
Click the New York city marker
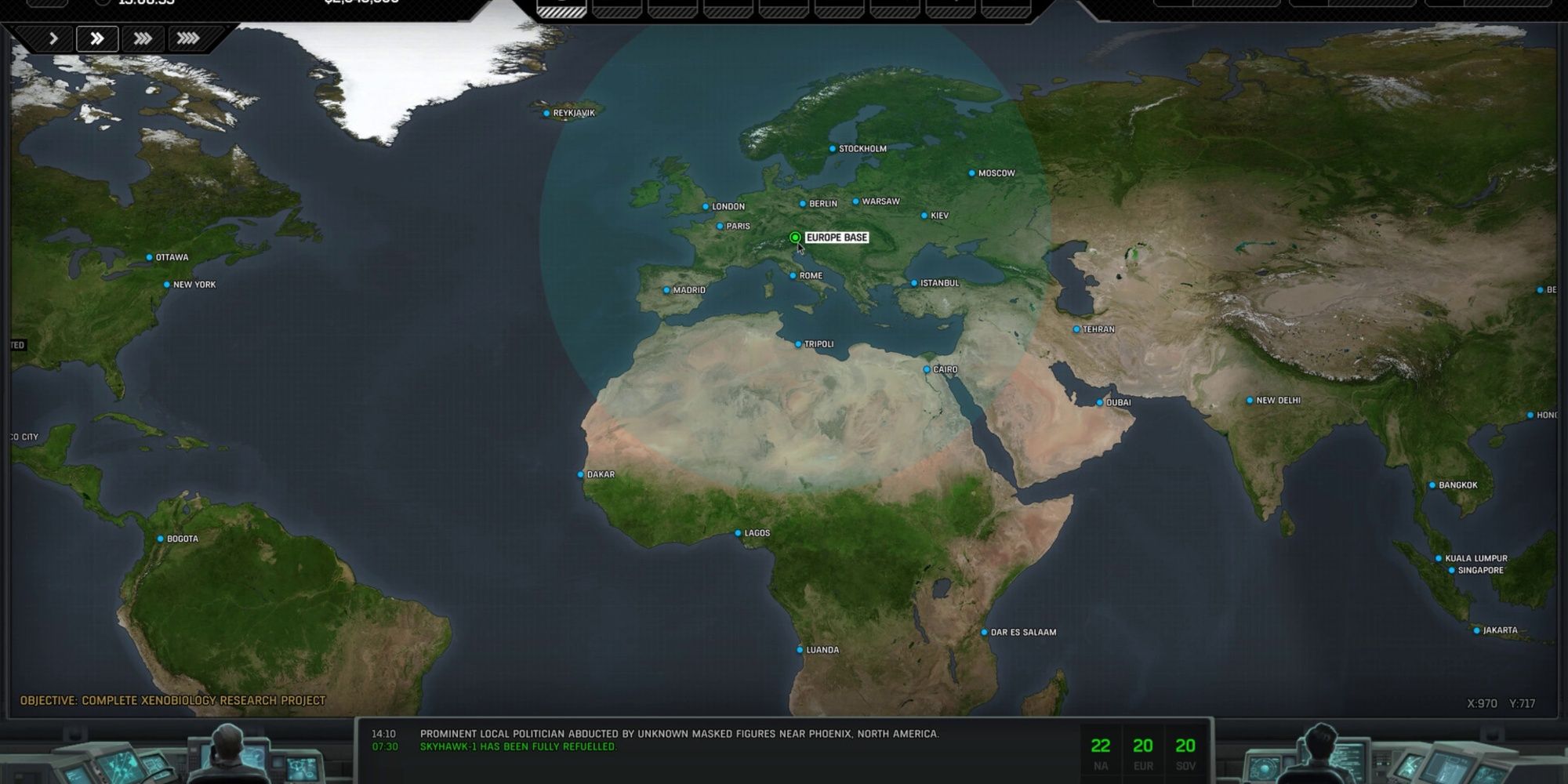click(x=165, y=284)
